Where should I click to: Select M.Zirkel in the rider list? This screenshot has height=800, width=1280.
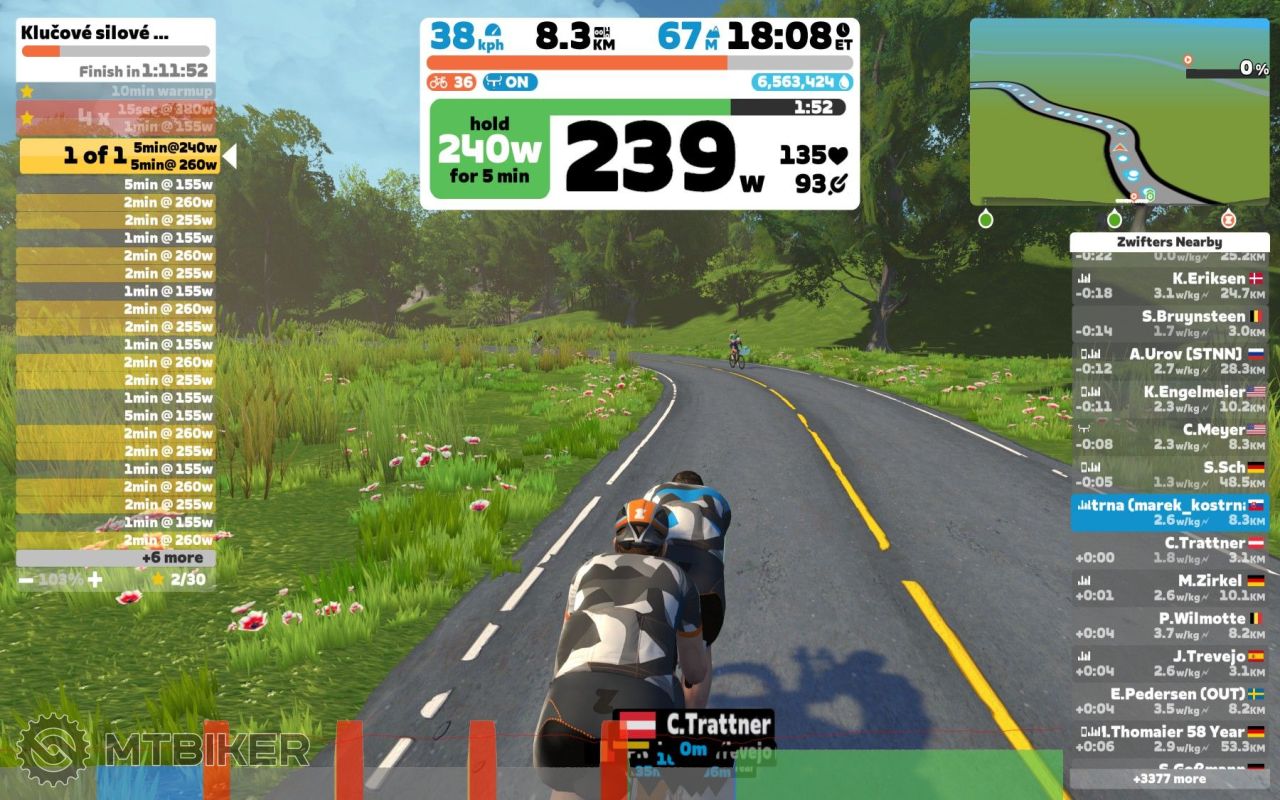[x=1169, y=587]
